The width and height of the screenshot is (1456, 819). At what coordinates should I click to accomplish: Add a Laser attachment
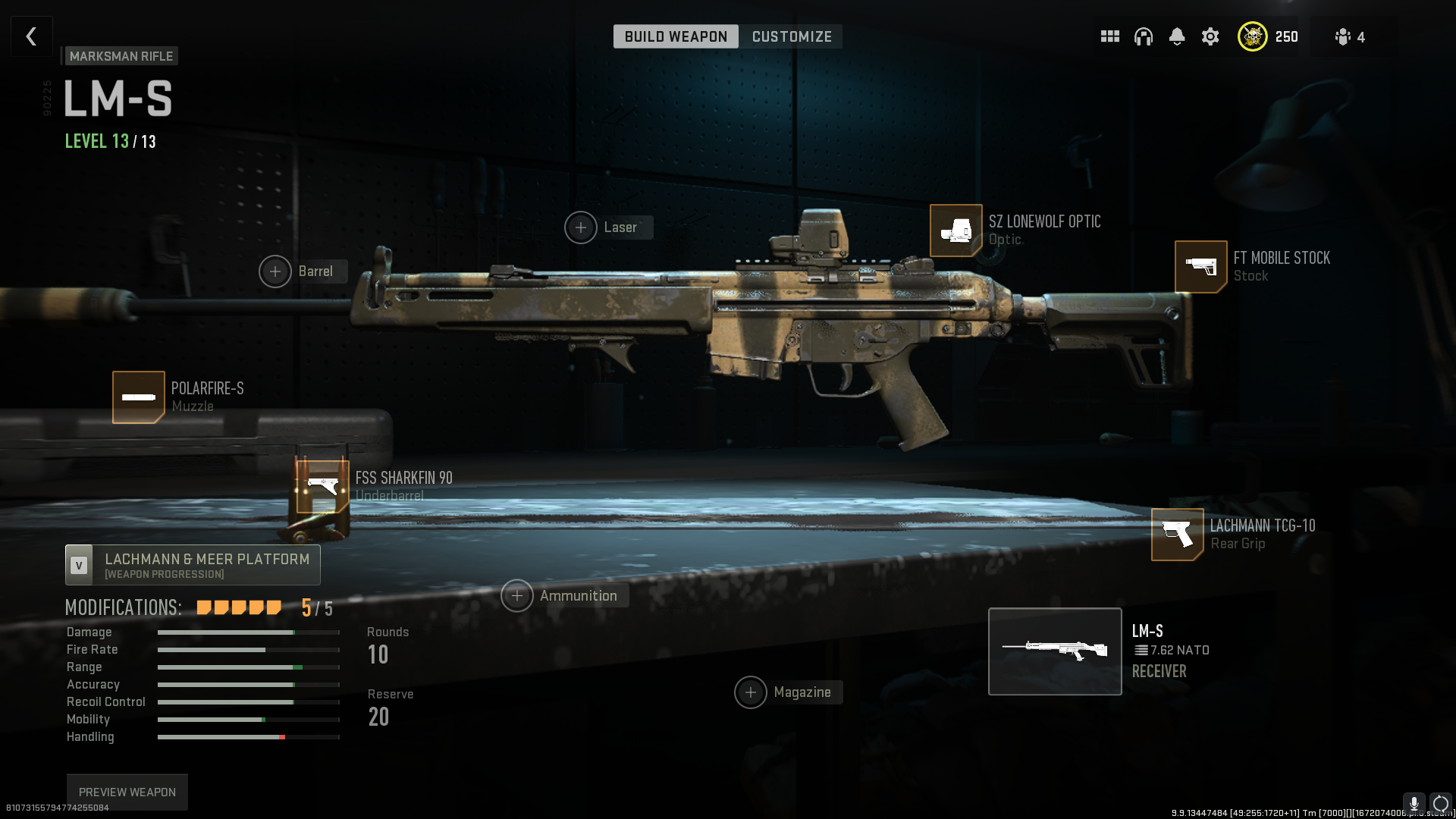point(581,227)
